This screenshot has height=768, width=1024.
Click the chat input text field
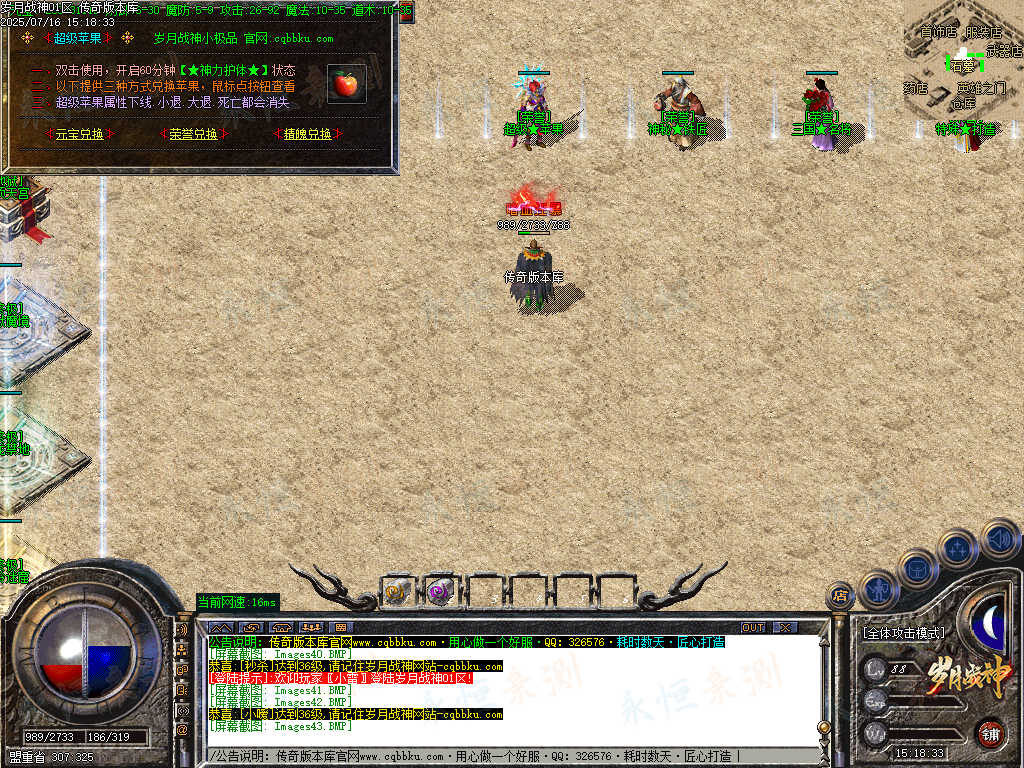click(500, 756)
